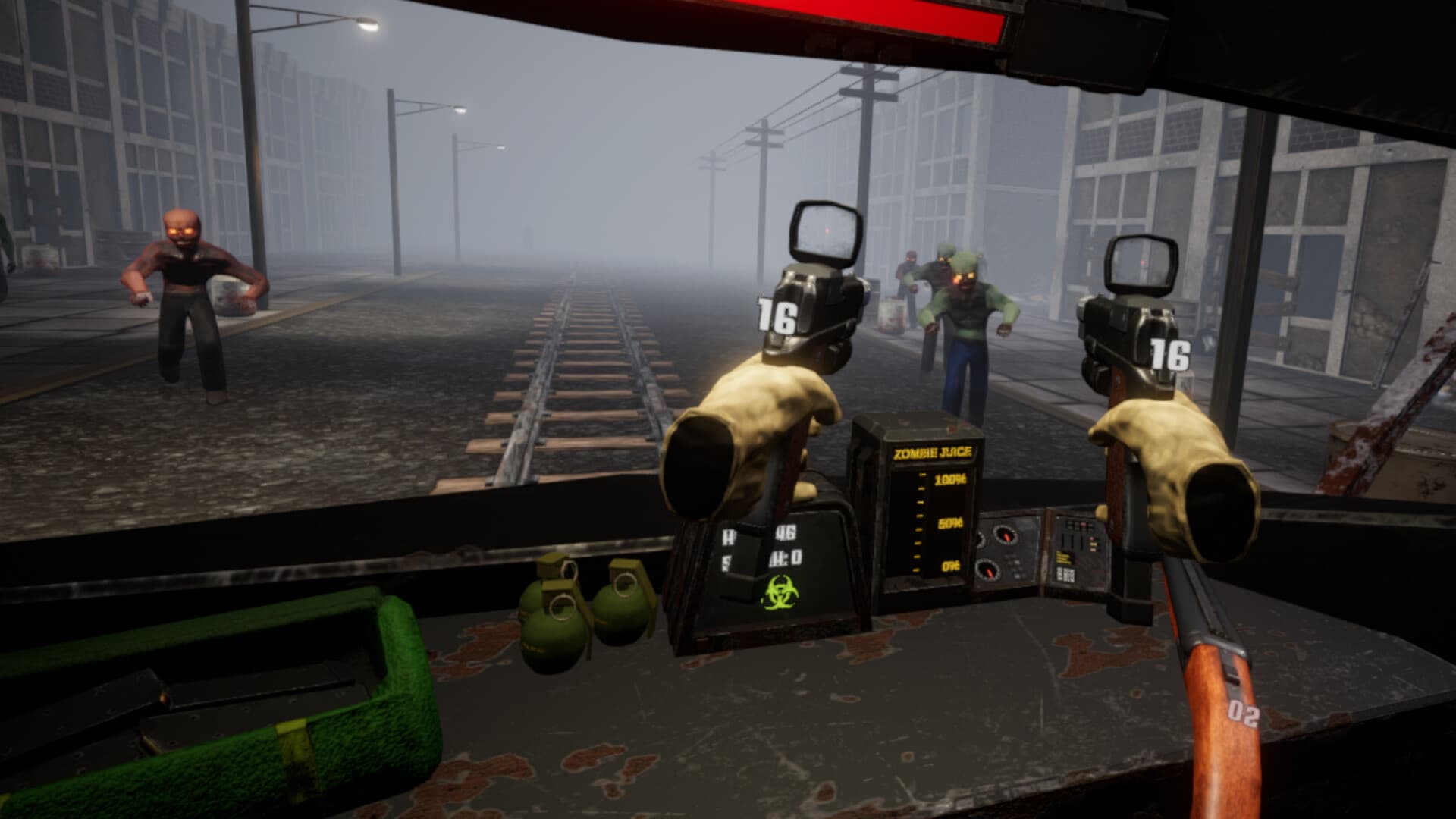Image resolution: width=1456 pixels, height=819 pixels.
Task: Flip a switch on the right control panel
Action: [1071, 541]
